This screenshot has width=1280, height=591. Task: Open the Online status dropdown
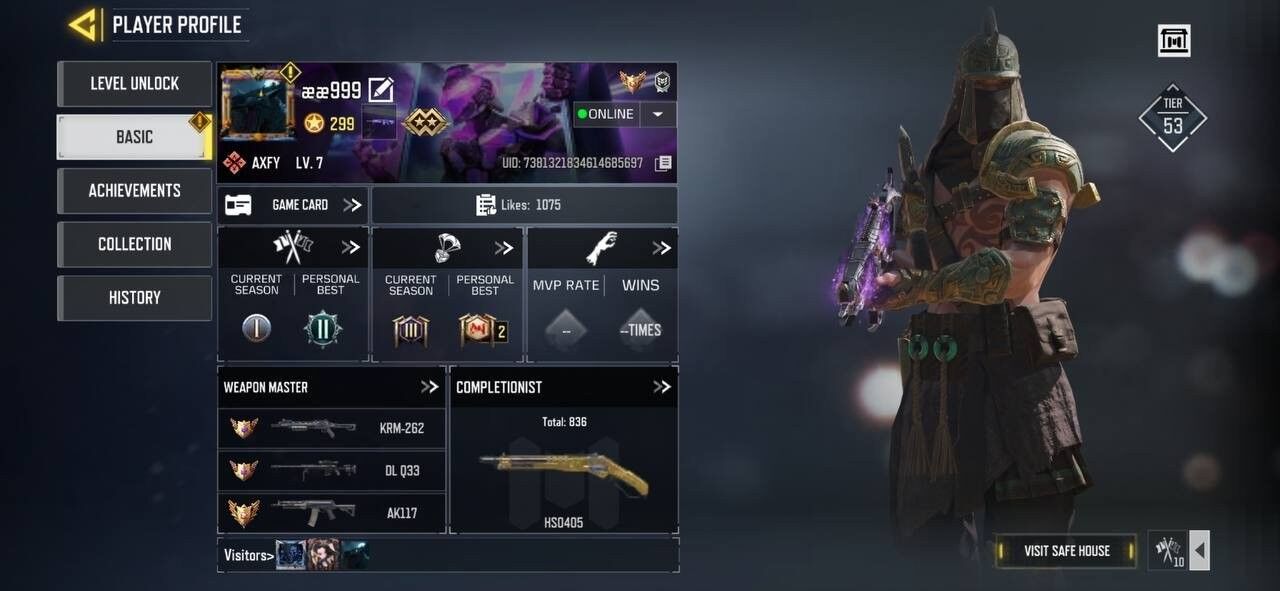[658, 114]
